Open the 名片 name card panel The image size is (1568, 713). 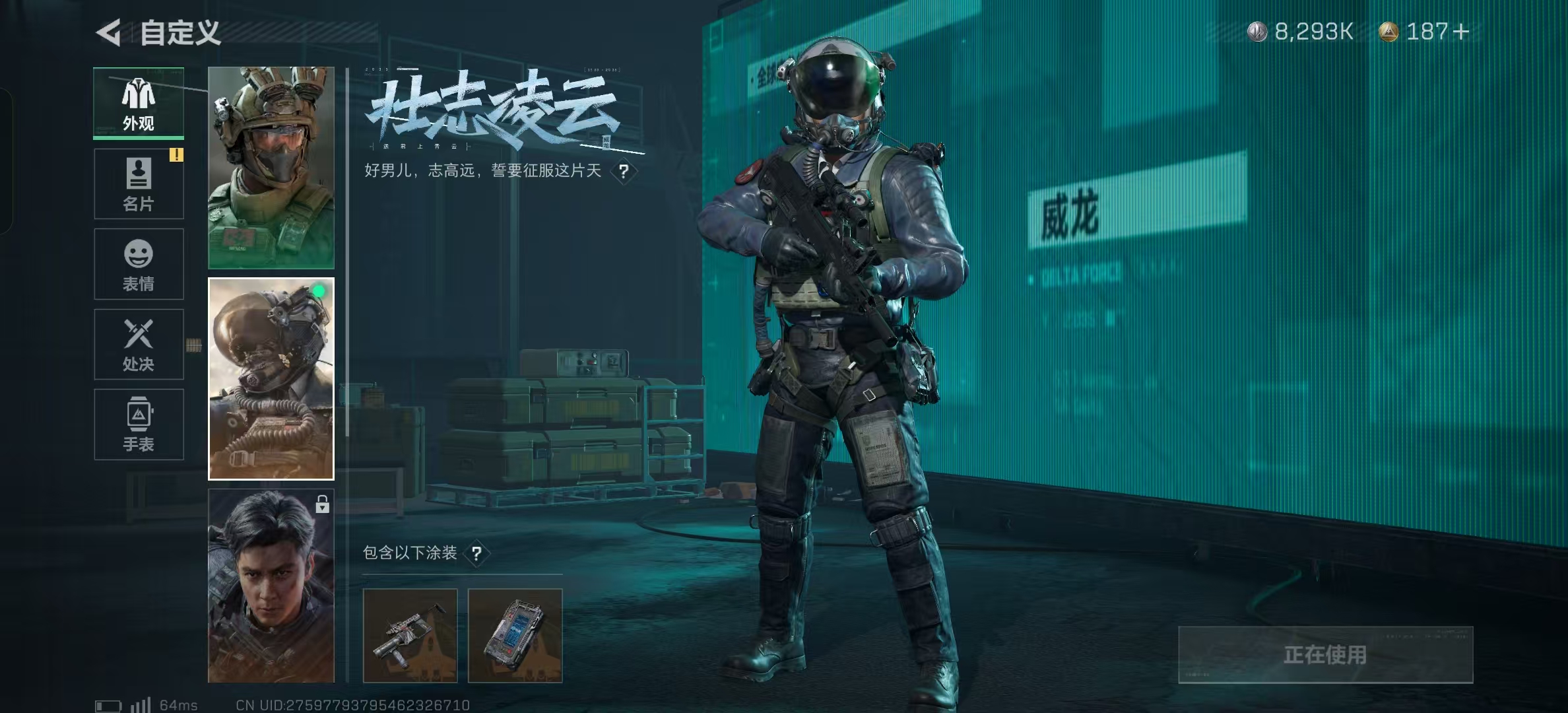[138, 184]
